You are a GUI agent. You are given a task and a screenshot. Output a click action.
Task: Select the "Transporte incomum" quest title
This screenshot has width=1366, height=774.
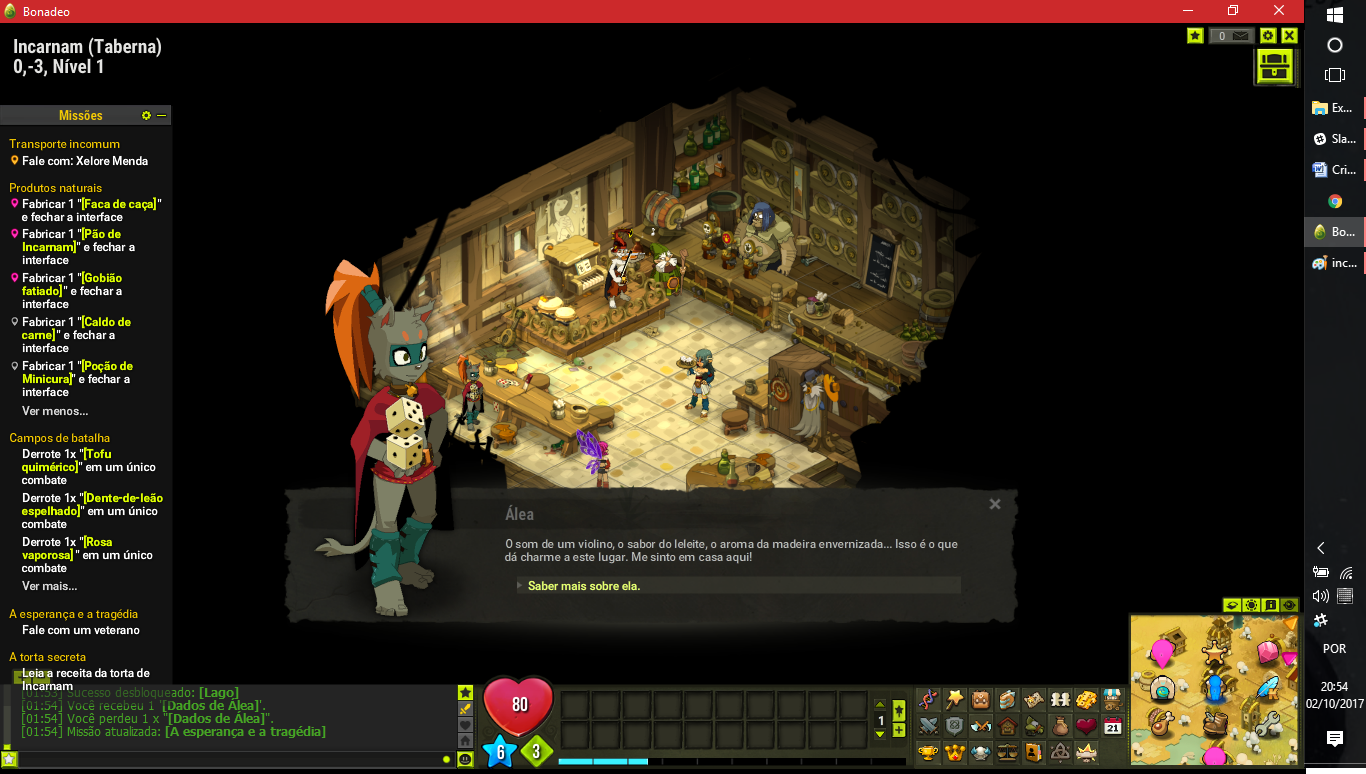click(x=64, y=144)
